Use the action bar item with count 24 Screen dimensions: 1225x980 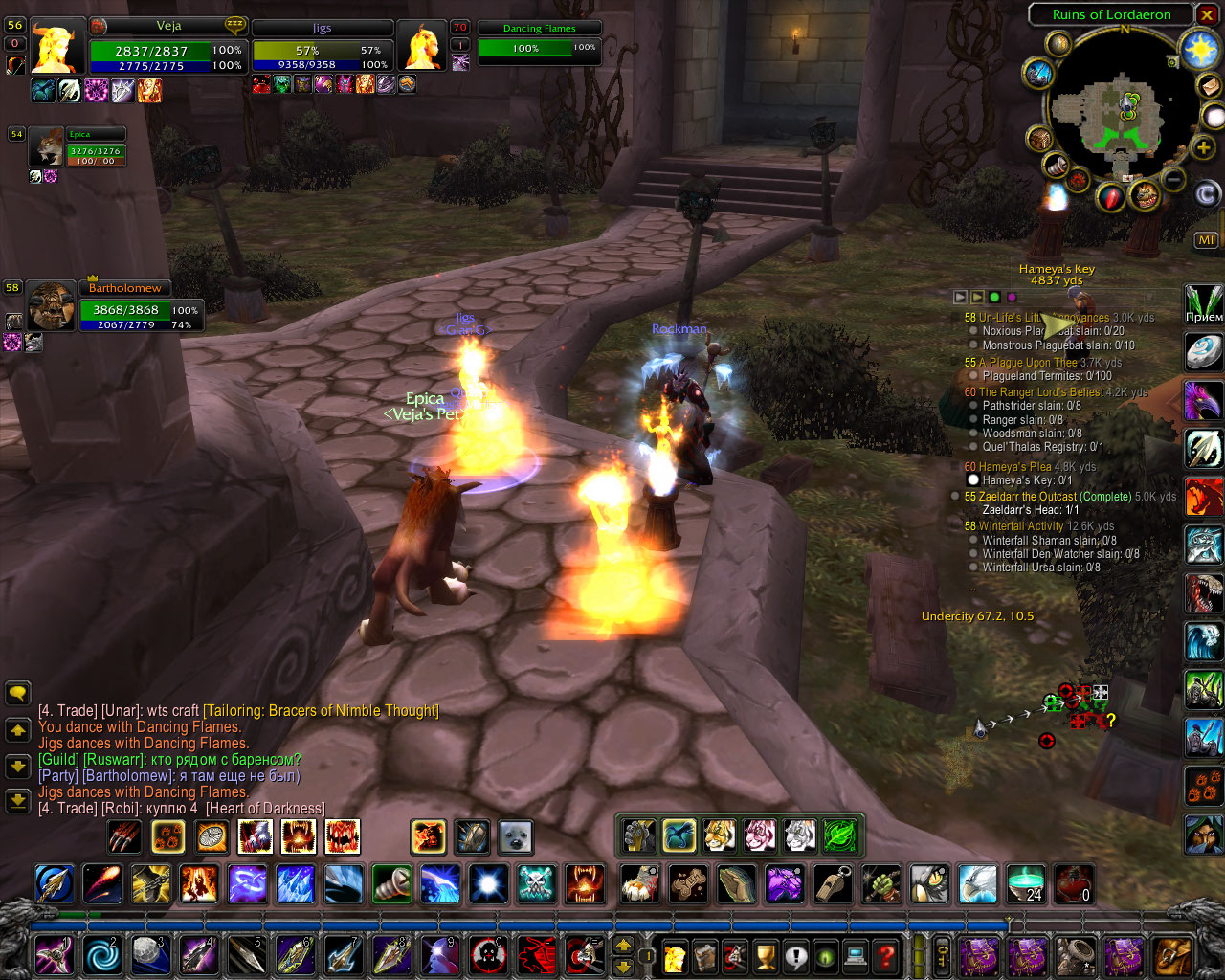coord(1027,883)
